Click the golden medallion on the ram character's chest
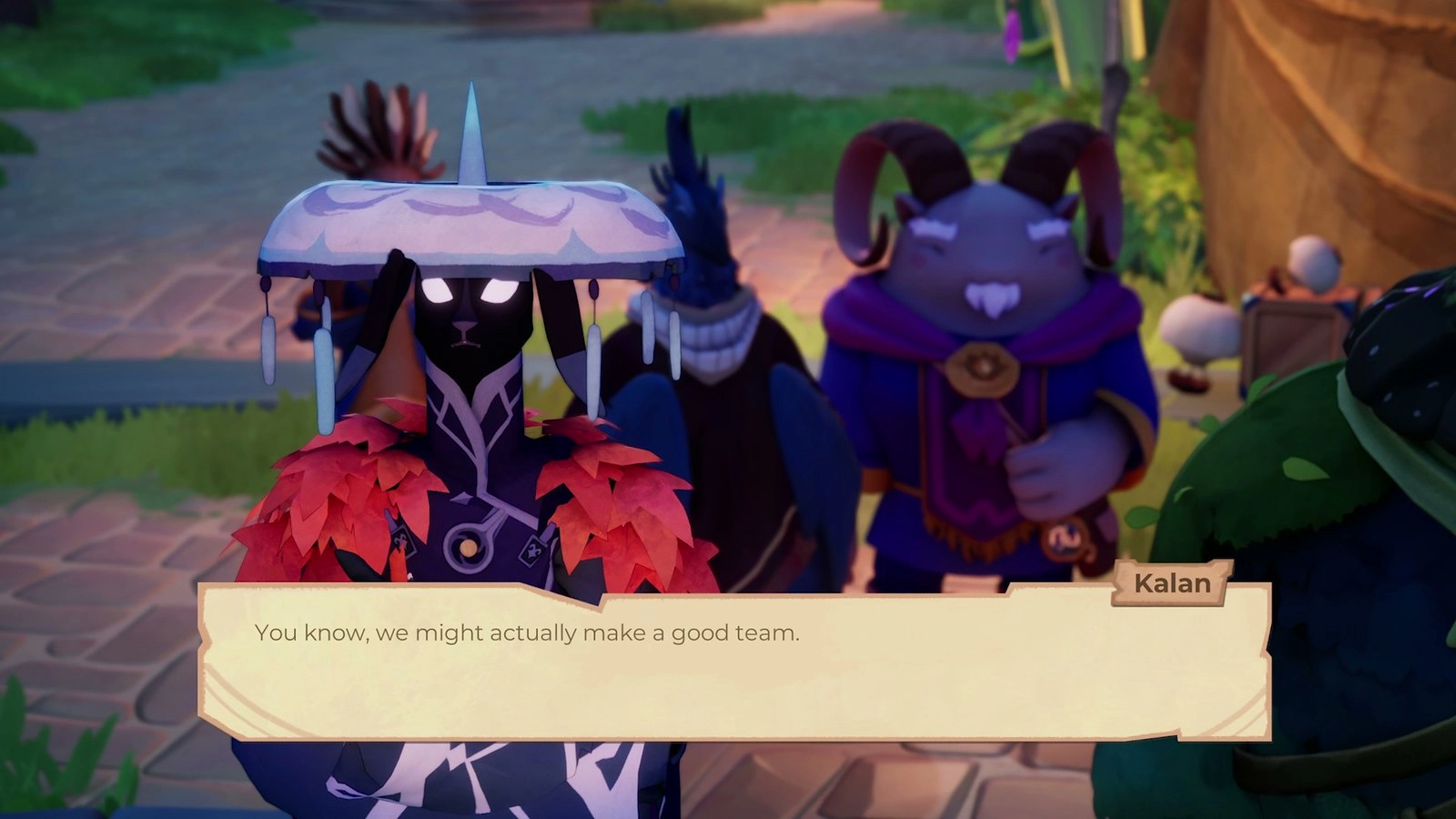This screenshot has height=819, width=1456. 985,367
